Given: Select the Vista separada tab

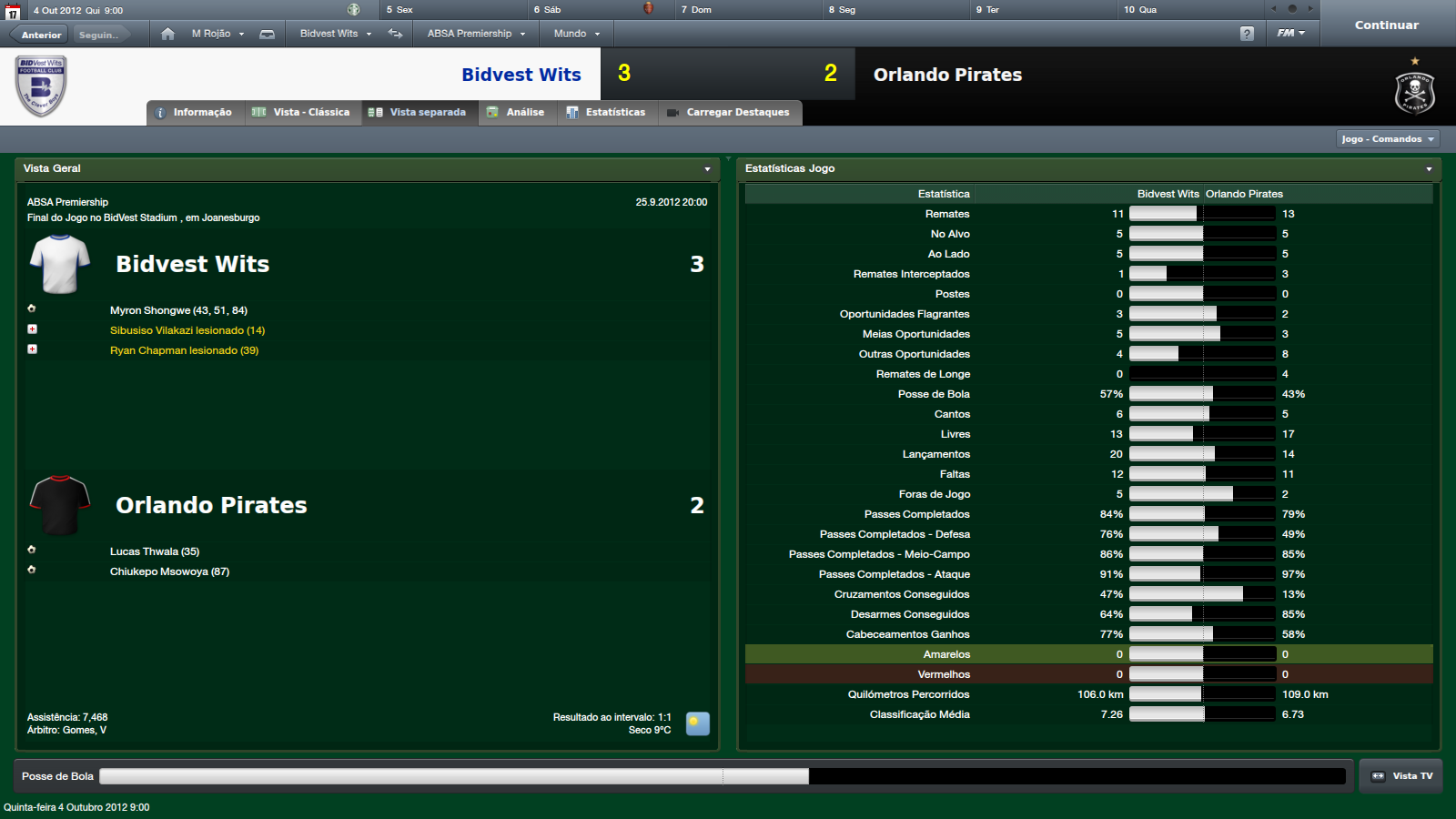Looking at the screenshot, I should pos(419,113).
